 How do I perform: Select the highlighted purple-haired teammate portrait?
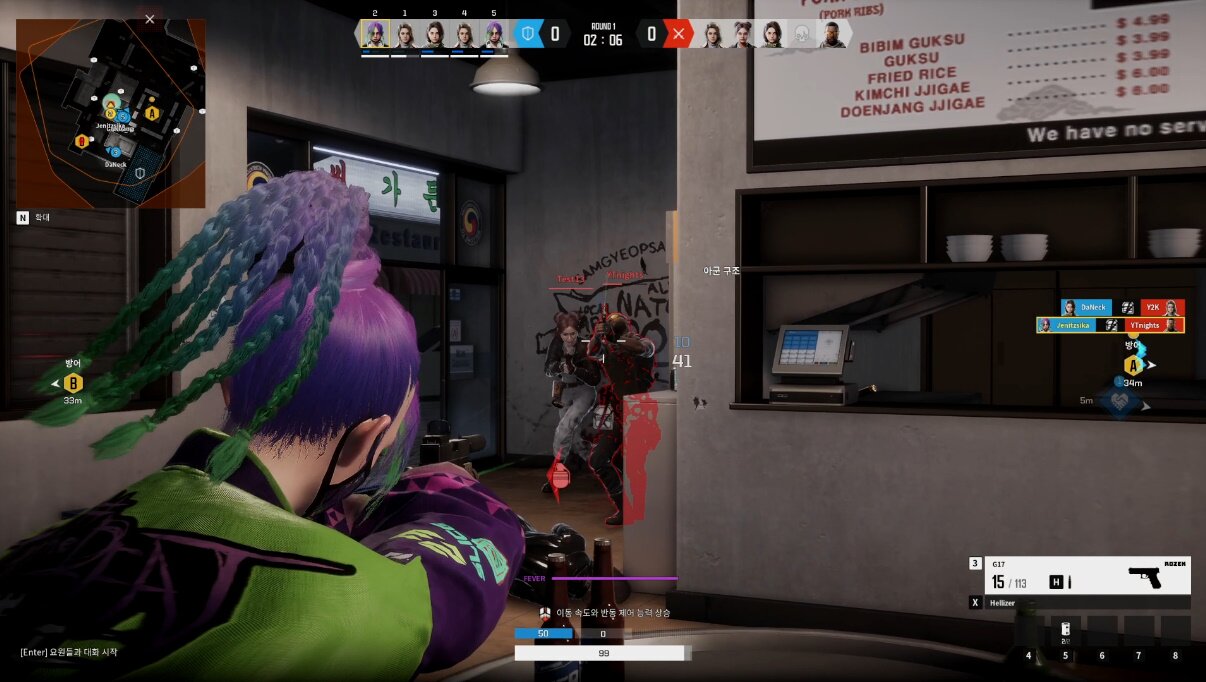[374, 35]
